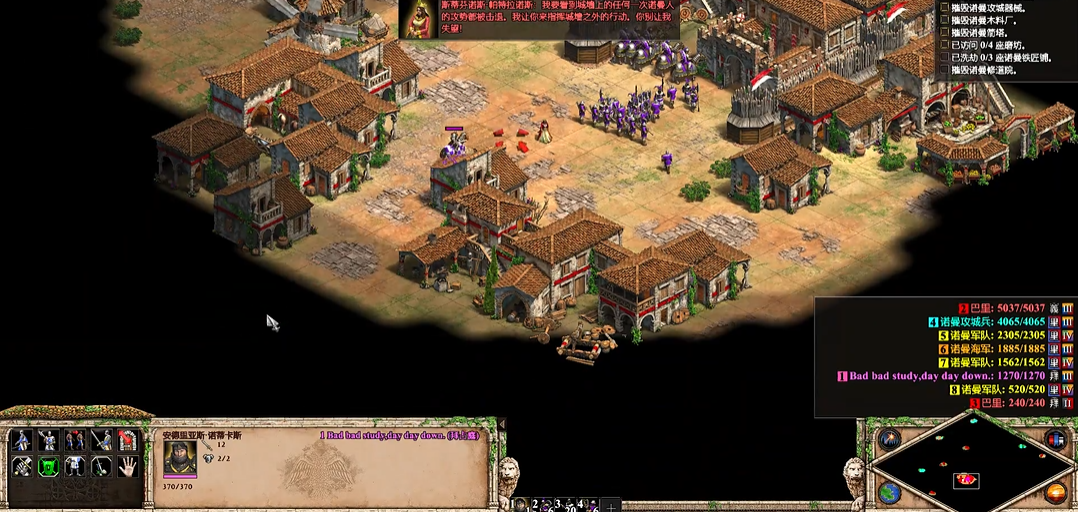
Task: Select the selected hero's portrait
Action: pyautogui.click(x=180, y=458)
